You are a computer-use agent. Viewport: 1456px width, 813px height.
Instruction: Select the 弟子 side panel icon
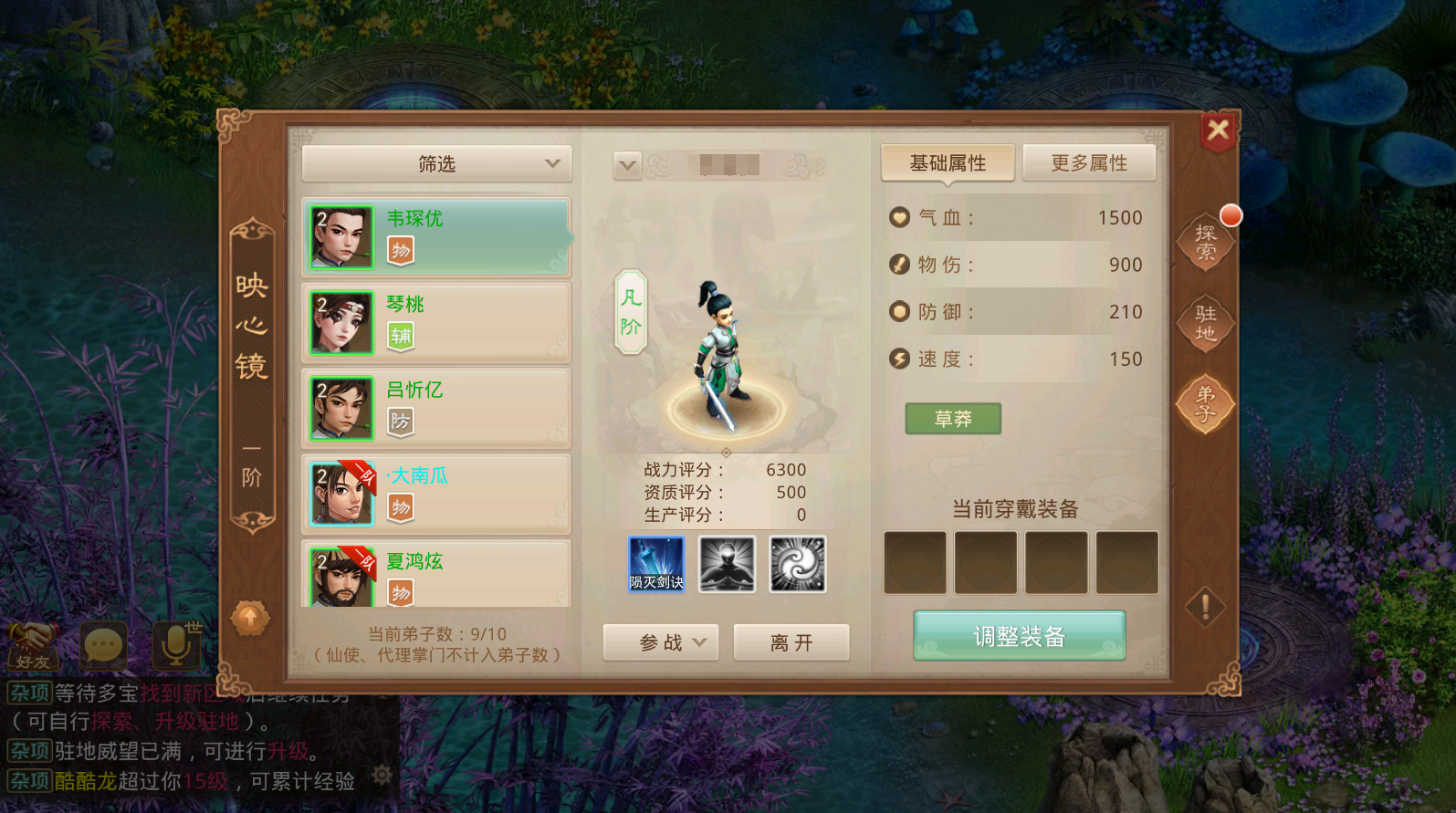(x=1207, y=404)
